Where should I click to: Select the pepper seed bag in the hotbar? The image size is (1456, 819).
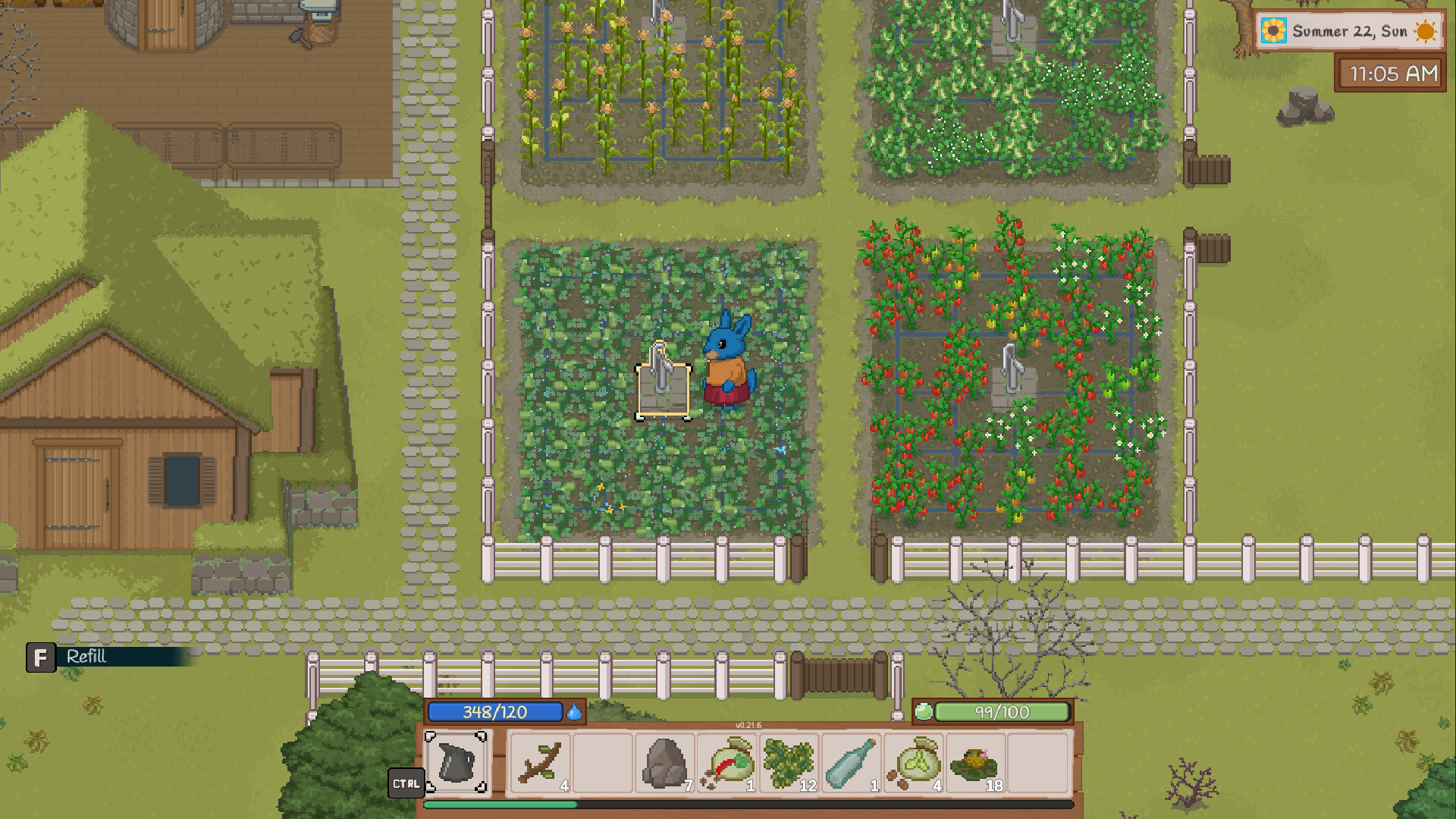(728, 762)
